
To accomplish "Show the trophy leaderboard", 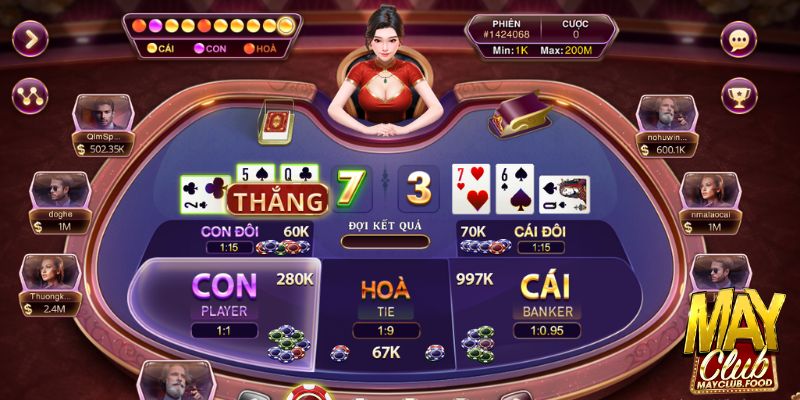I will point(740,97).
